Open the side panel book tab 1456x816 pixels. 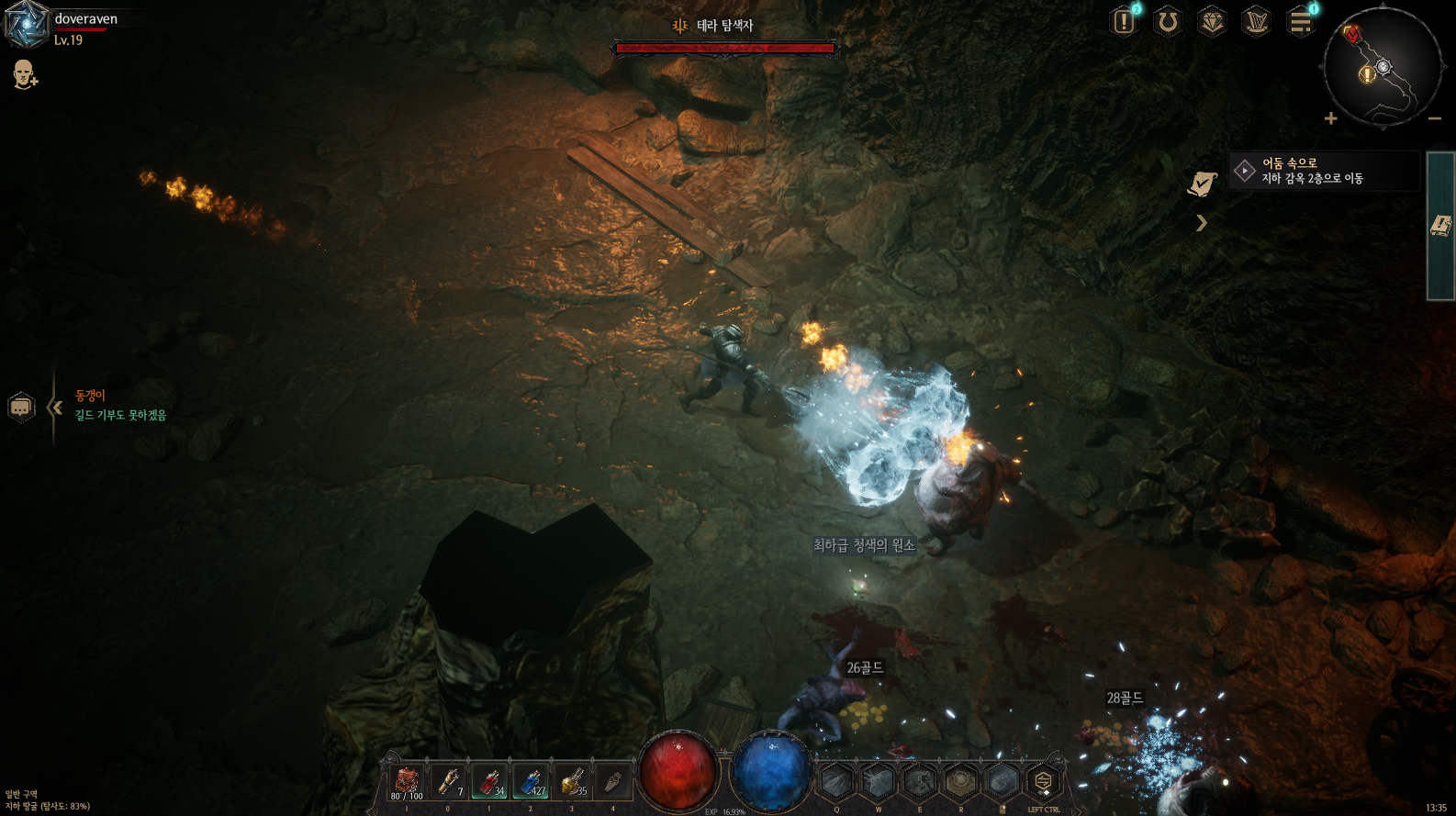click(1440, 226)
